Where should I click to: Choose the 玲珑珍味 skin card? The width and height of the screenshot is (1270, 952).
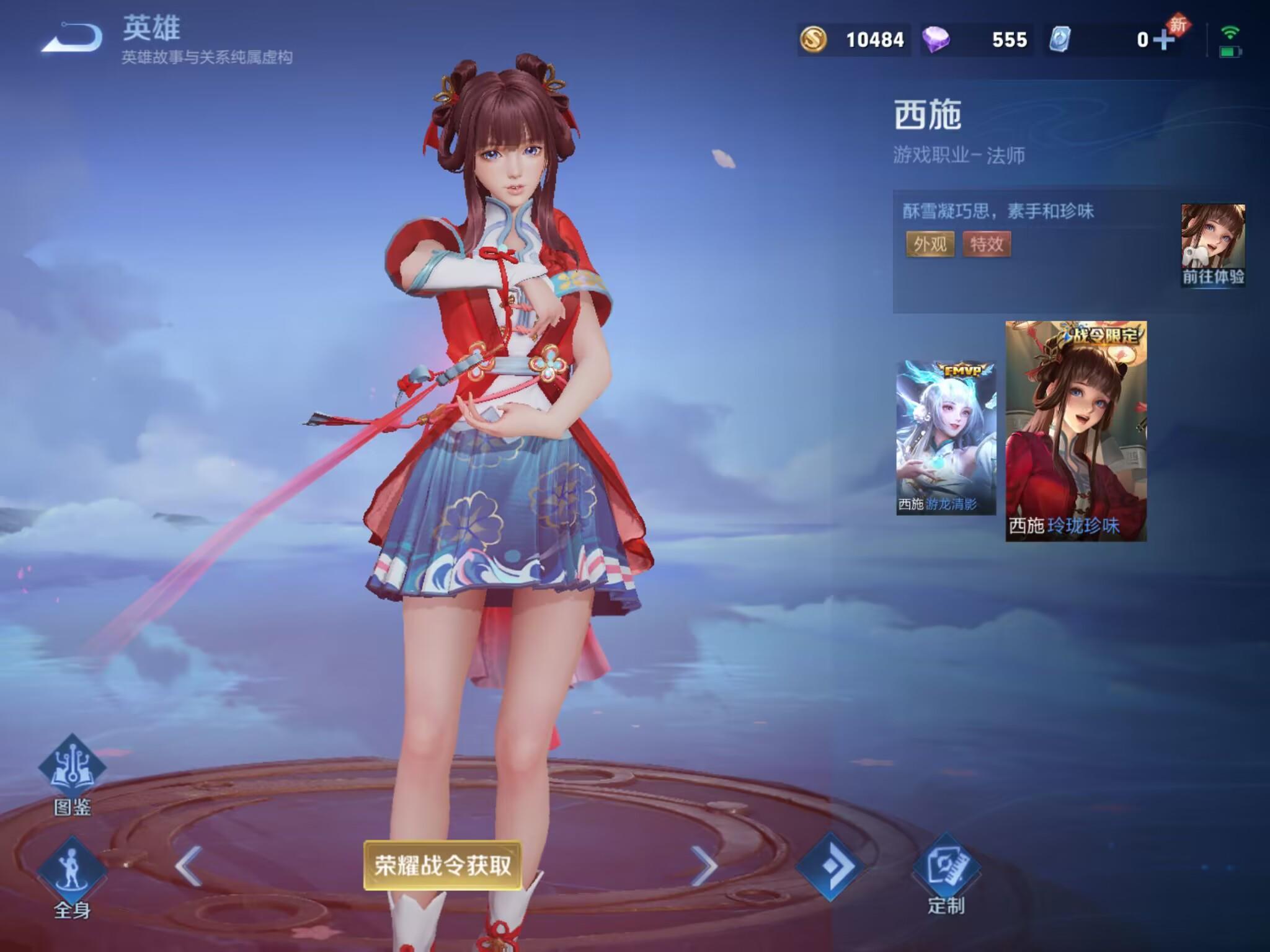(1076, 431)
